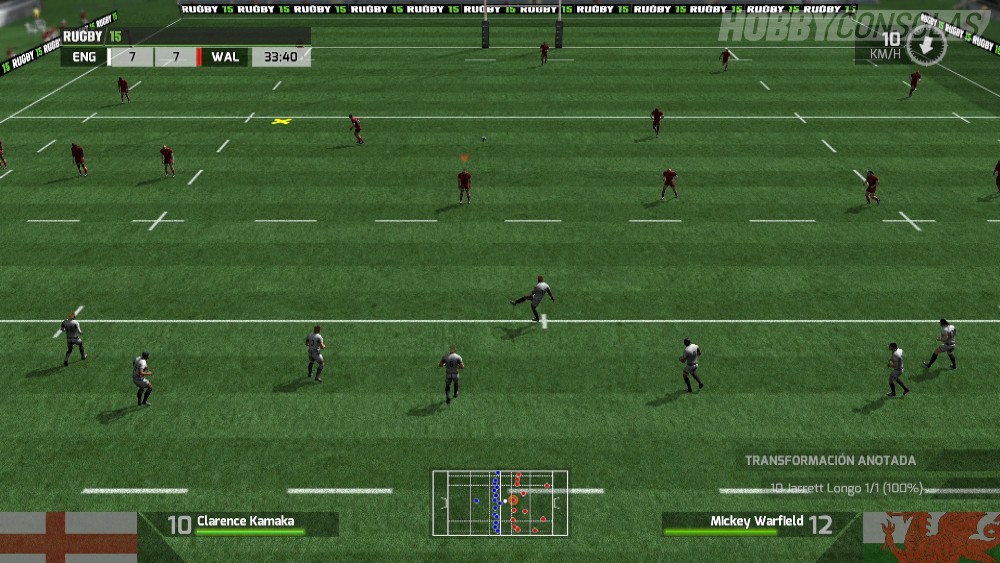Open the Transformación Anotada notification
The height and width of the screenshot is (563, 1000).
[830, 461]
